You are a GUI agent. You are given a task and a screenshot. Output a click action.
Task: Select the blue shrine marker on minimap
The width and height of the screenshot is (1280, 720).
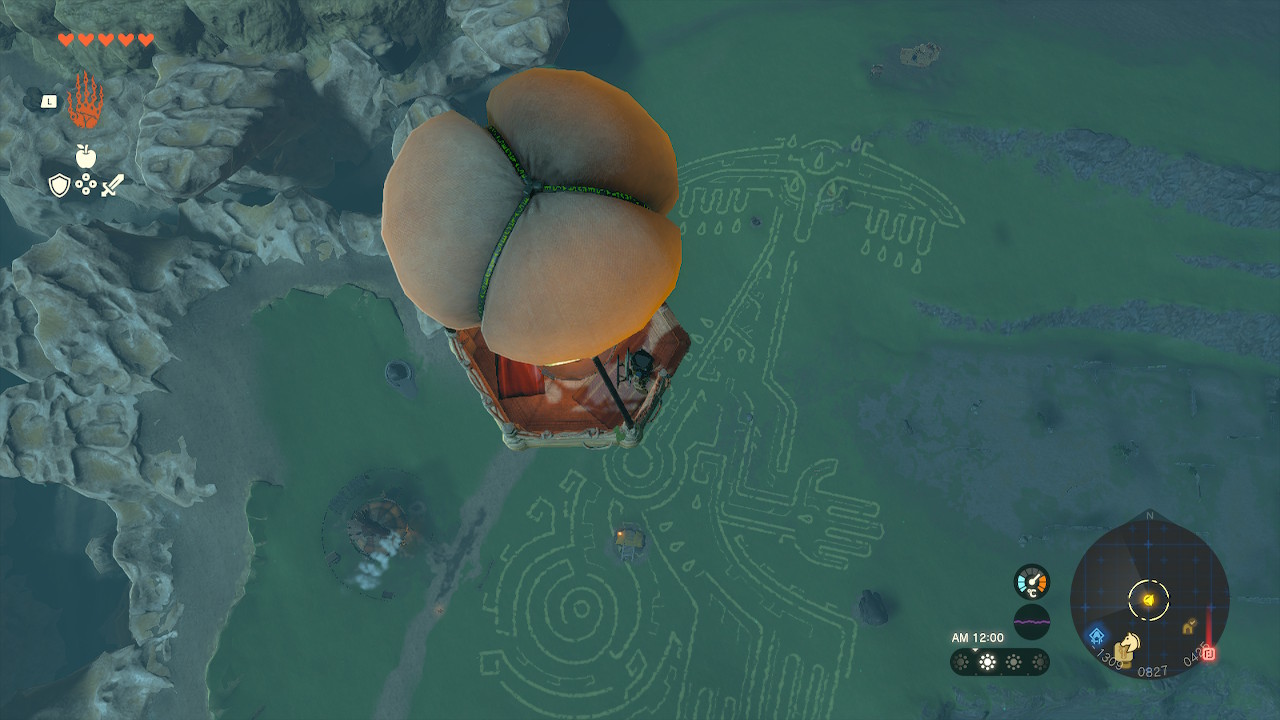[x=1097, y=635]
